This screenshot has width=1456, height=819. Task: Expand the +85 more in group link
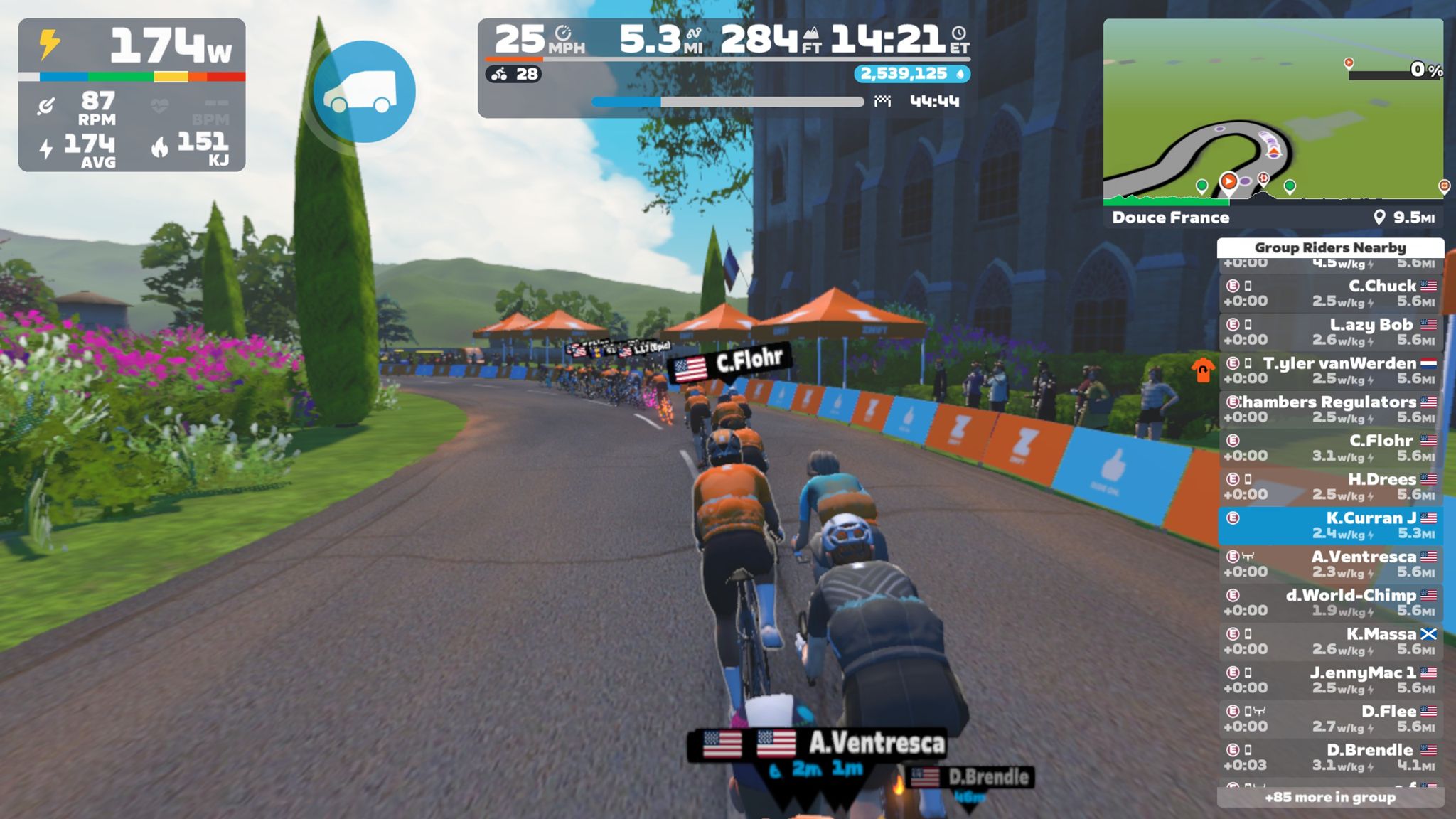pyautogui.click(x=1329, y=797)
